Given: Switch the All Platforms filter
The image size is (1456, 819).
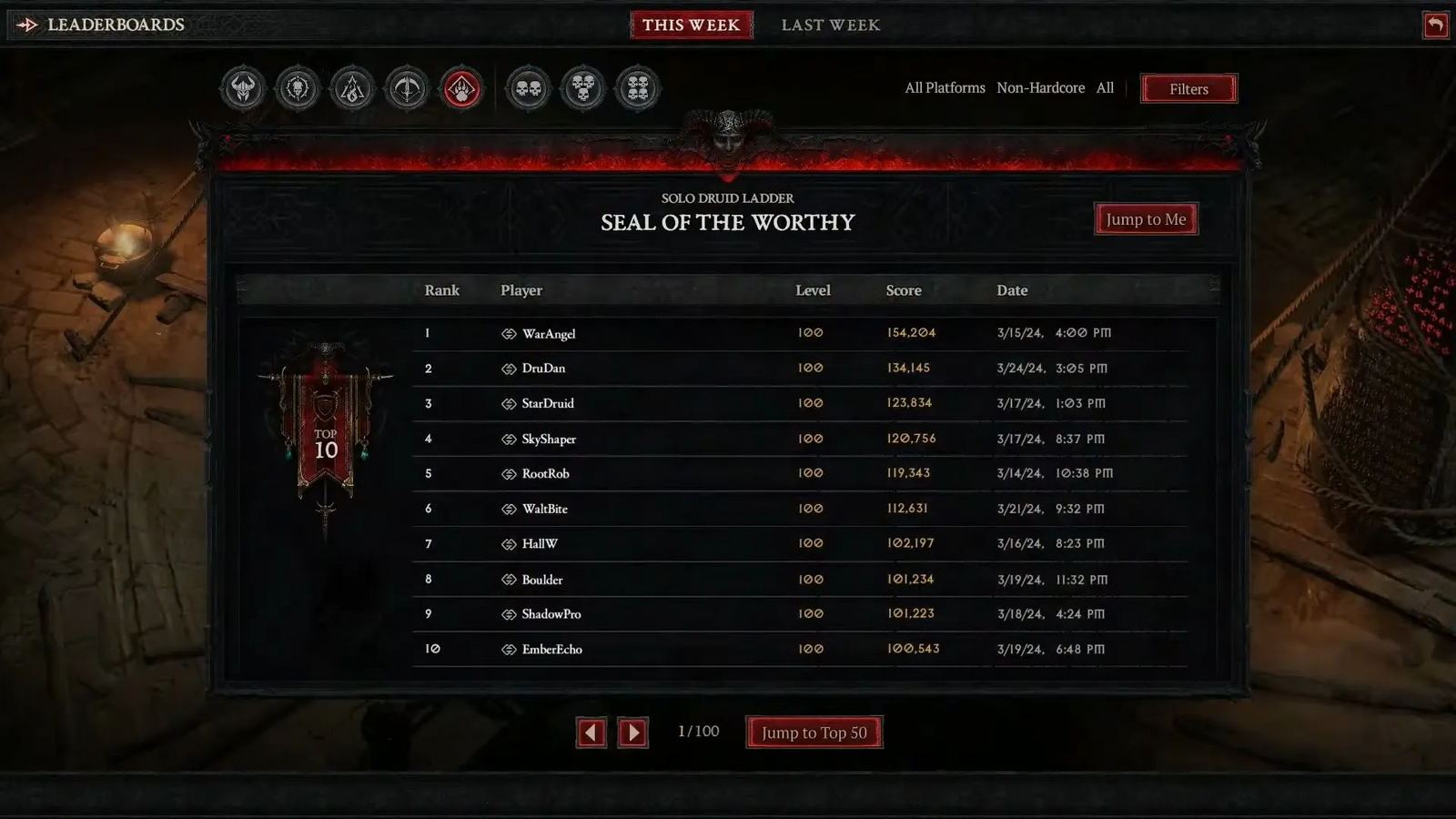Looking at the screenshot, I should 945,87.
